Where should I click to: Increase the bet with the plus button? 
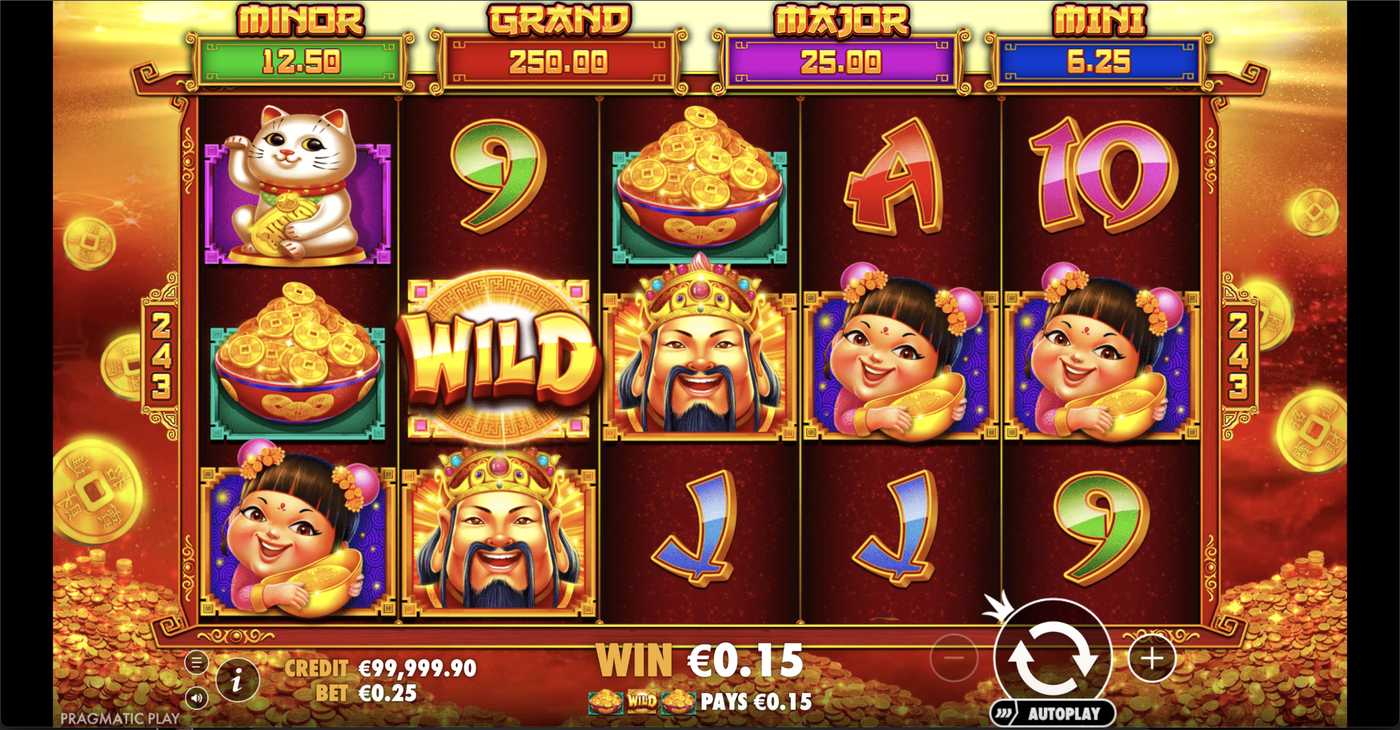click(x=1151, y=658)
